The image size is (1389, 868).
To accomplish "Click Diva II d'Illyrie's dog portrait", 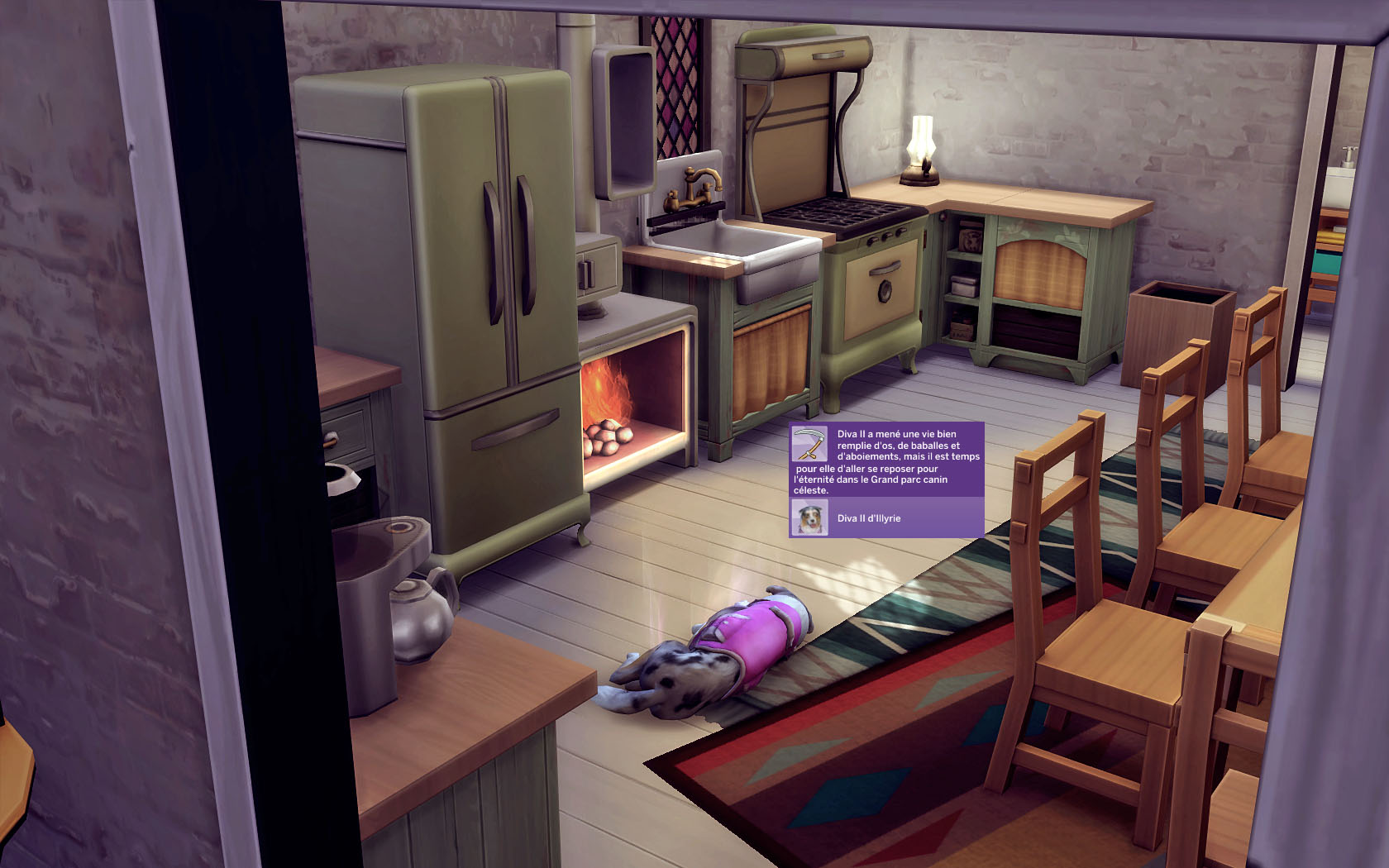I will [x=809, y=518].
